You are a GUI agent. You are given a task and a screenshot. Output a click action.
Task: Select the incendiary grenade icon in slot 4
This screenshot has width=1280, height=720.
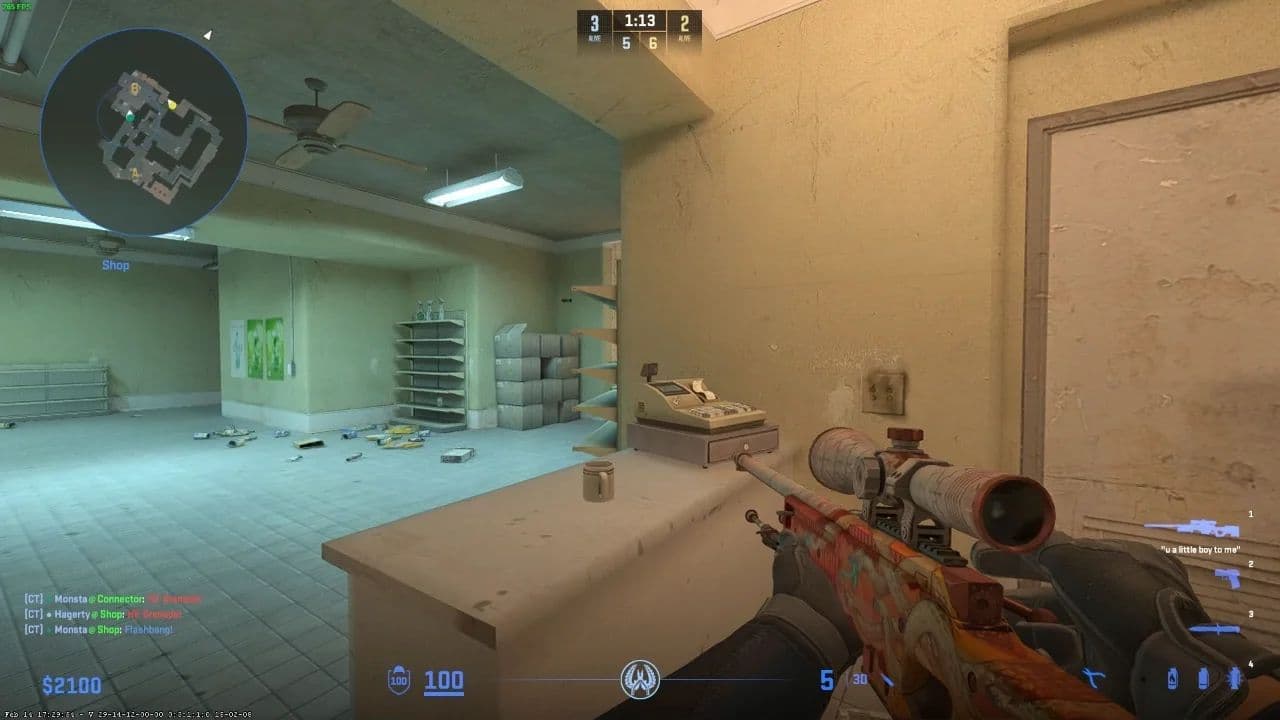(1172, 678)
